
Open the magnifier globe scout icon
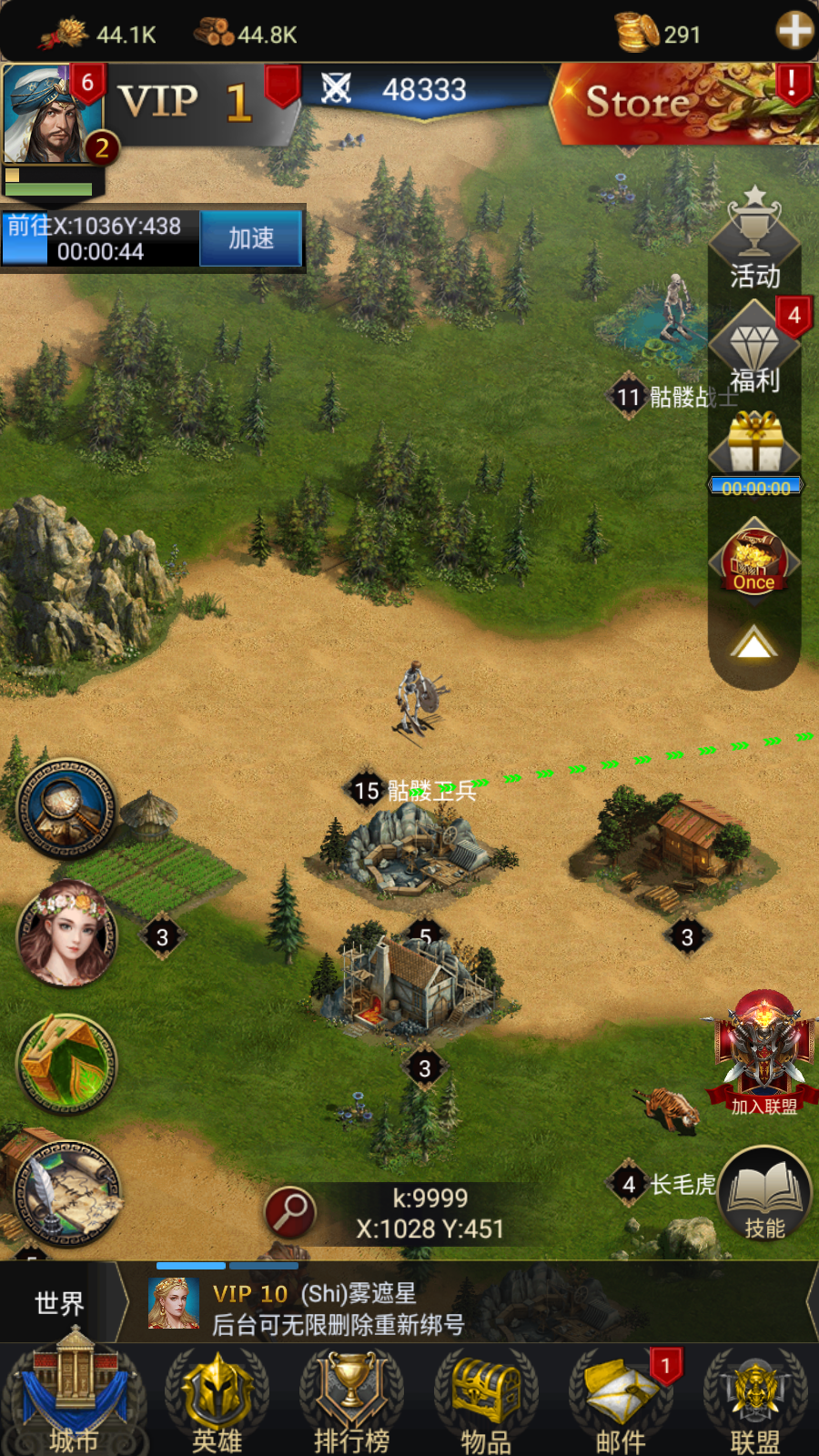pyautogui.click(x=66, y=807)
